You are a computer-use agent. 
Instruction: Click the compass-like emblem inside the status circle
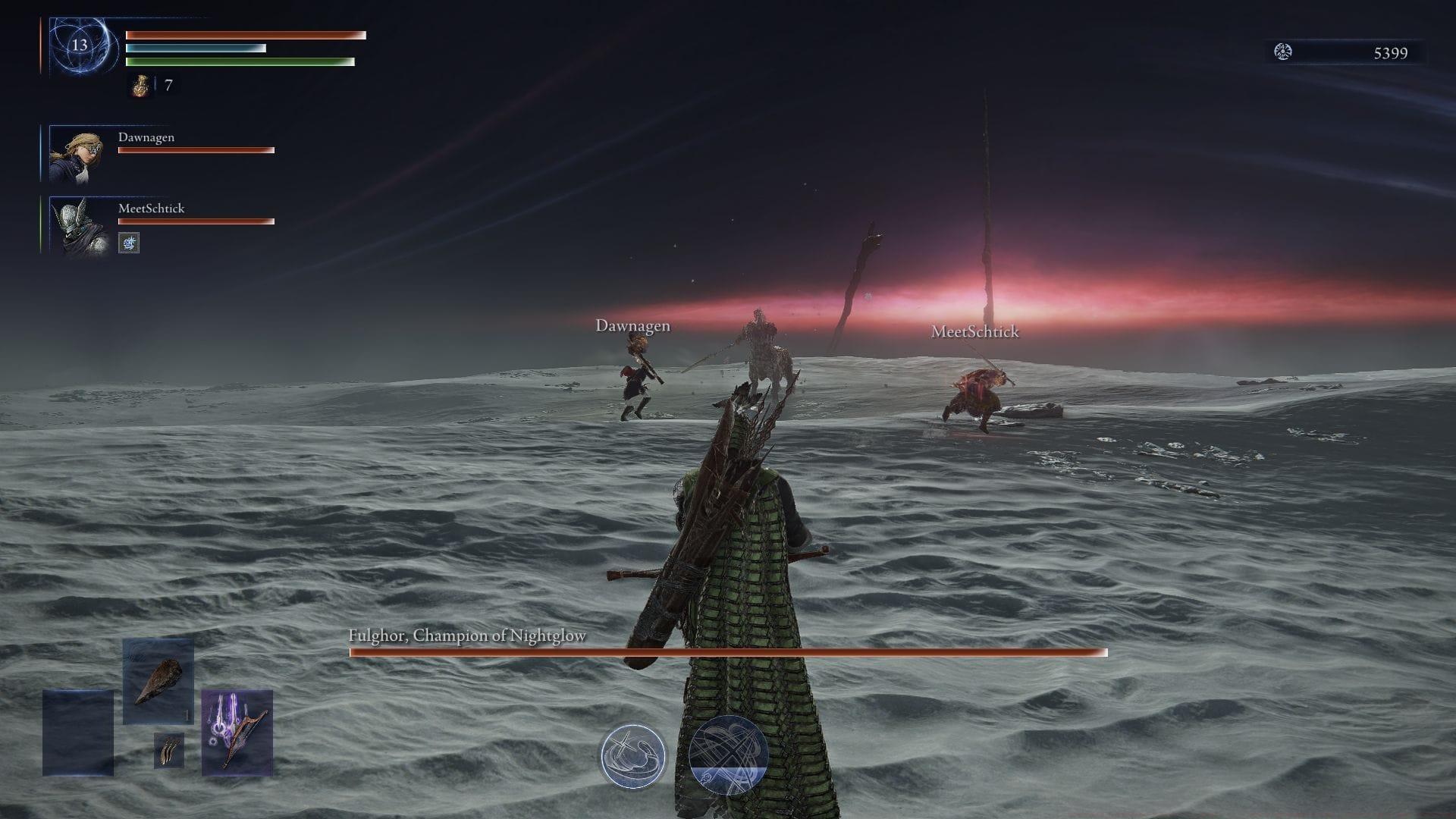click(83, 45)
